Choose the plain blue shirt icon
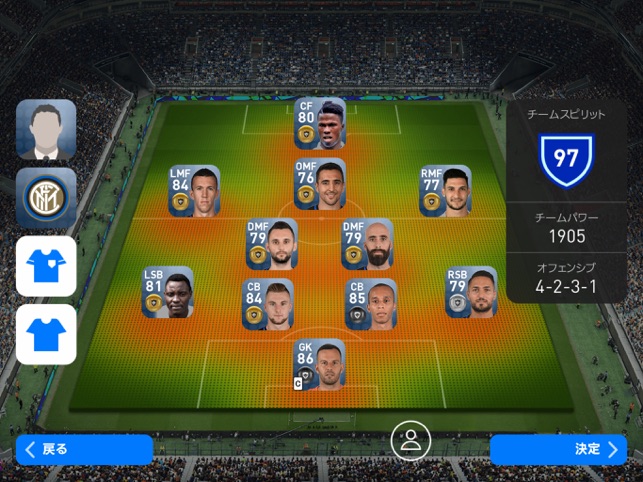This screenshot has height=482, width=643. point(46,334)
